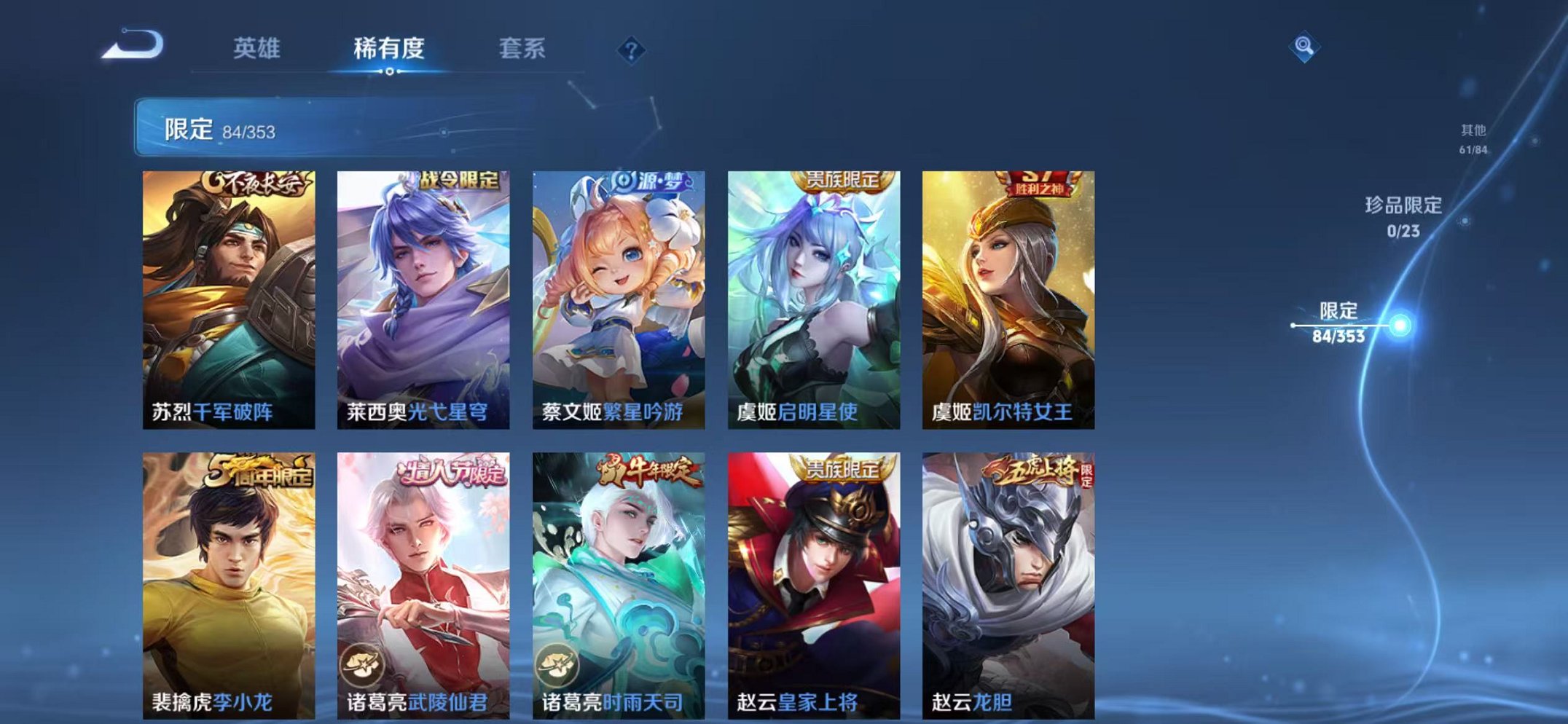Switch to the 套系 tab
1568x724 pixels.
pos(522,45)
